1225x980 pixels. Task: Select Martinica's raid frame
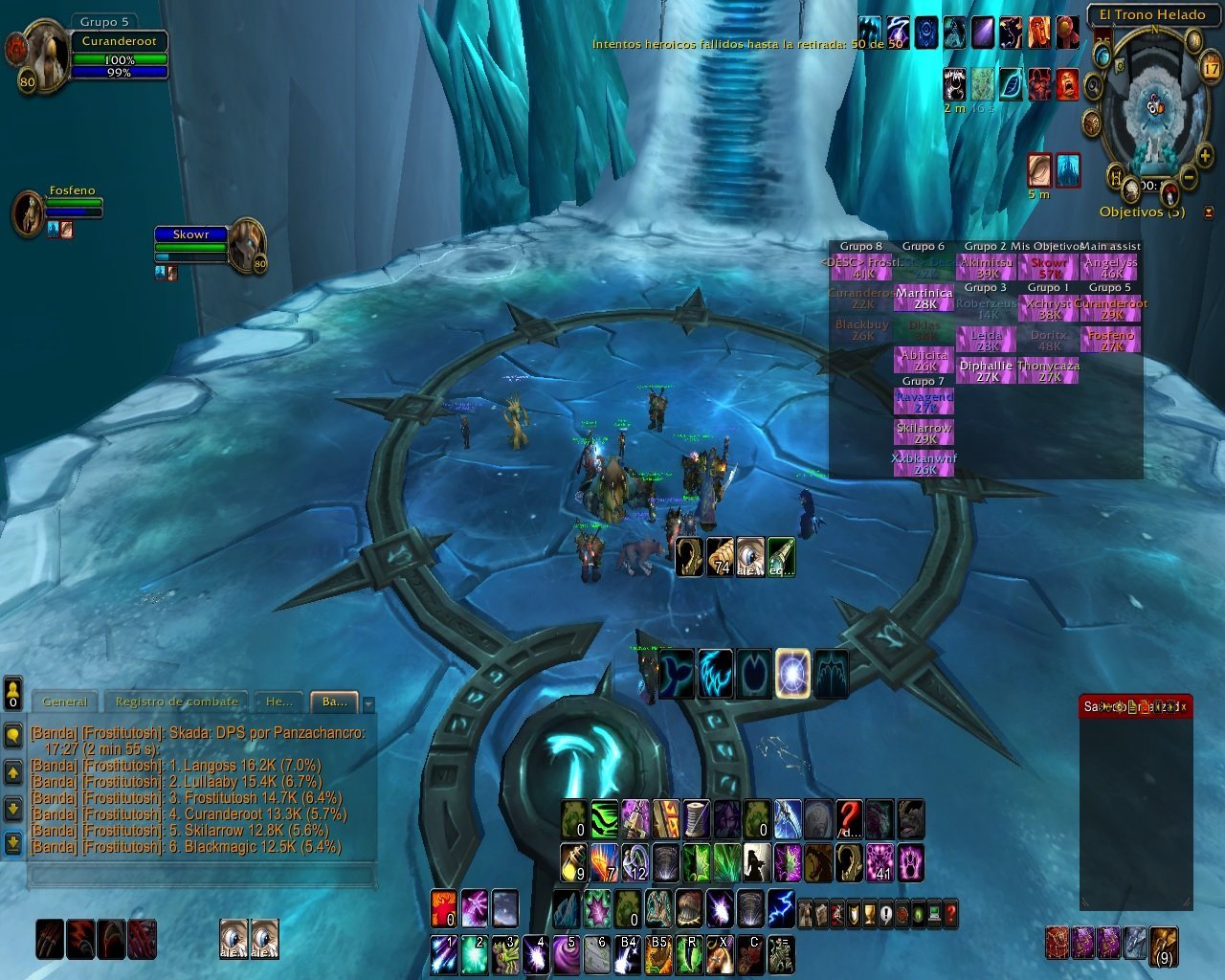coord(924,299)
